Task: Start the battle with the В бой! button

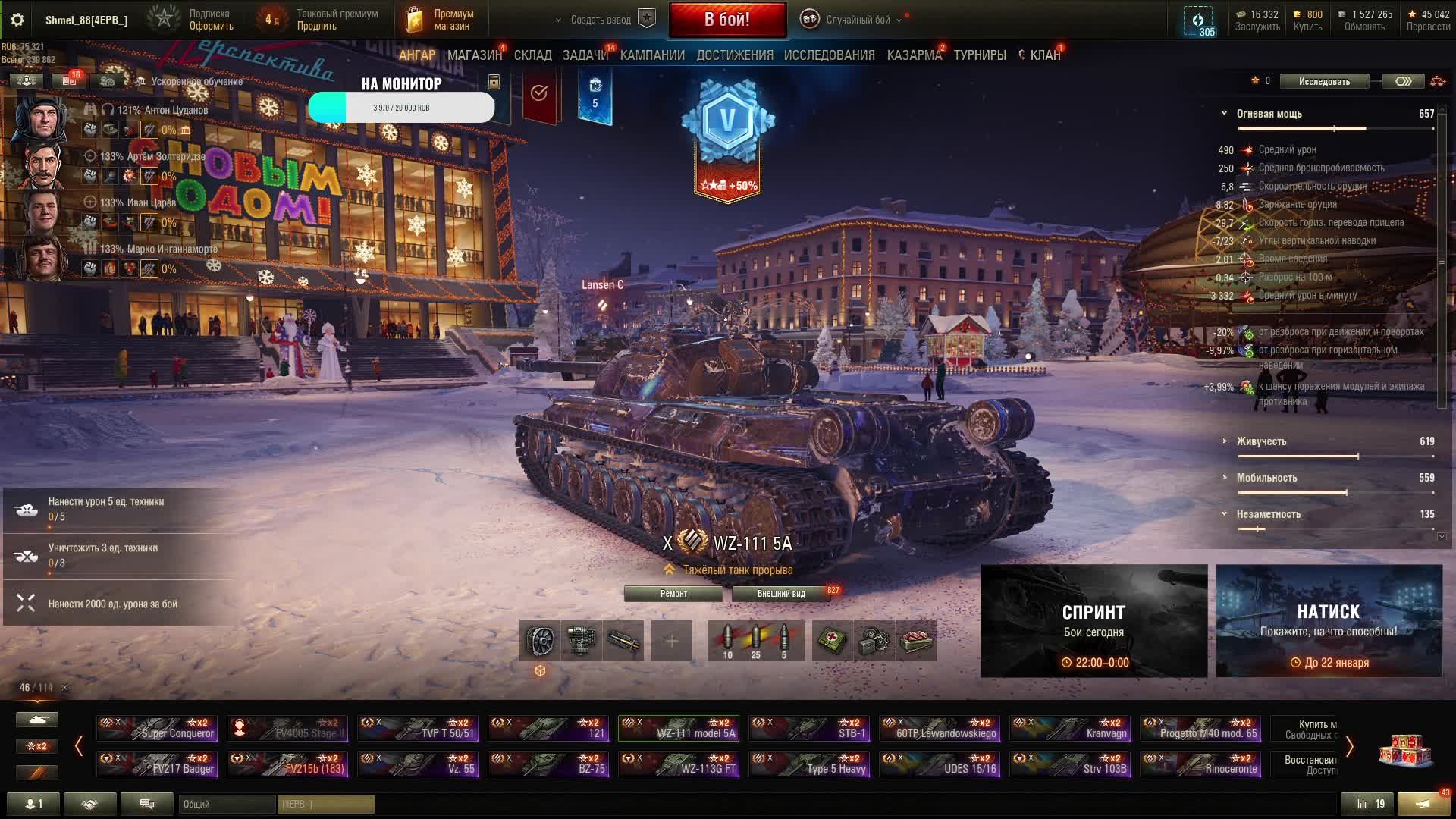Action: (x=727, y=20)
